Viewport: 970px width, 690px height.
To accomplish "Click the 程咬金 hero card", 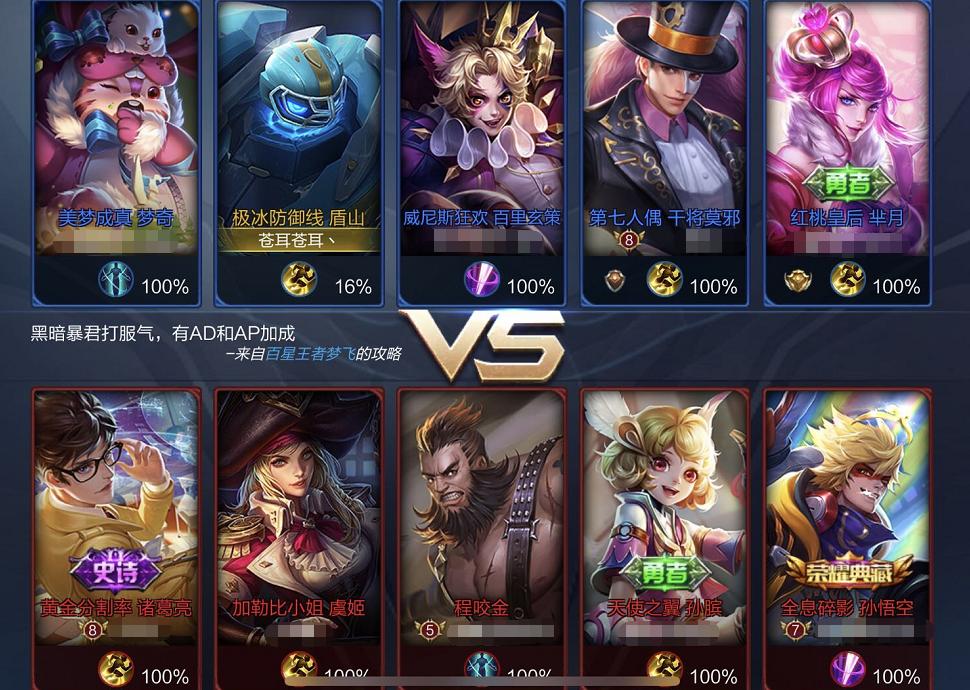I will 481,510.
